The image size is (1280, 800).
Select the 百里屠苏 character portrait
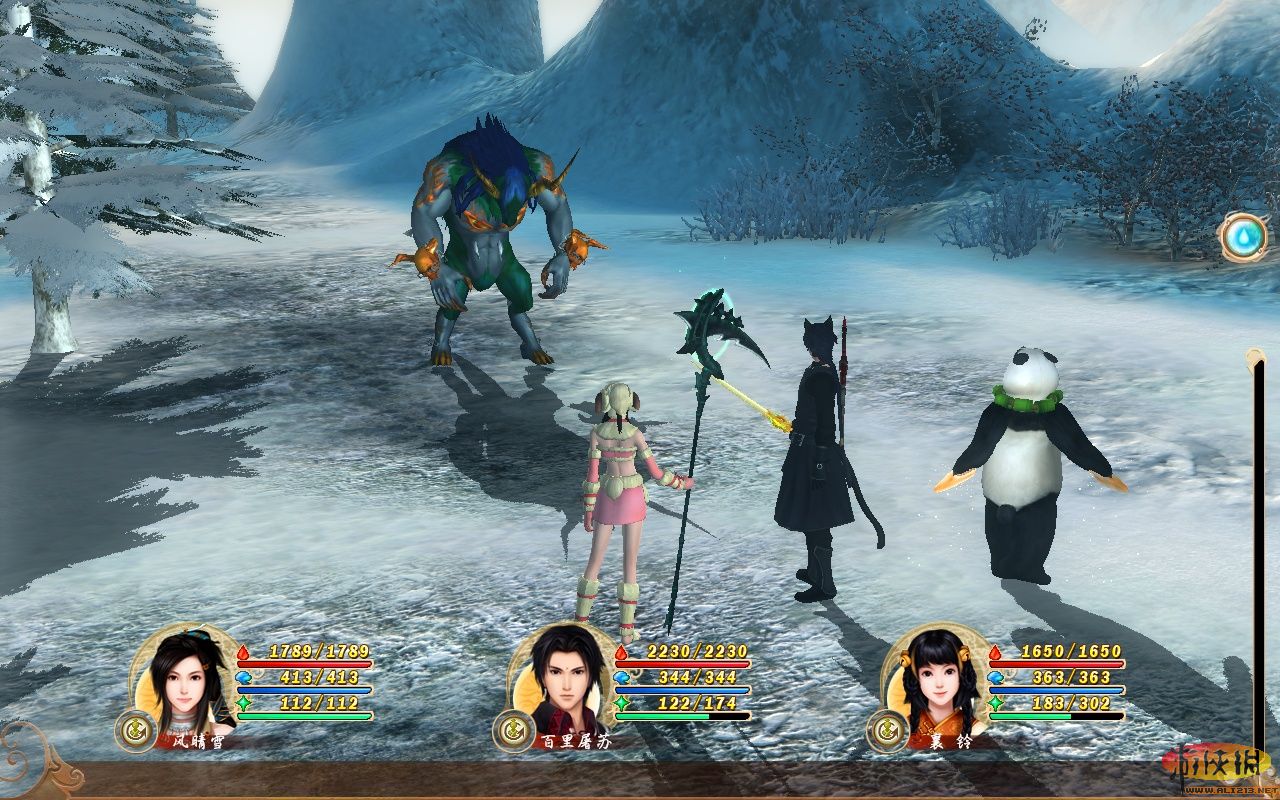tap(557, 675)
